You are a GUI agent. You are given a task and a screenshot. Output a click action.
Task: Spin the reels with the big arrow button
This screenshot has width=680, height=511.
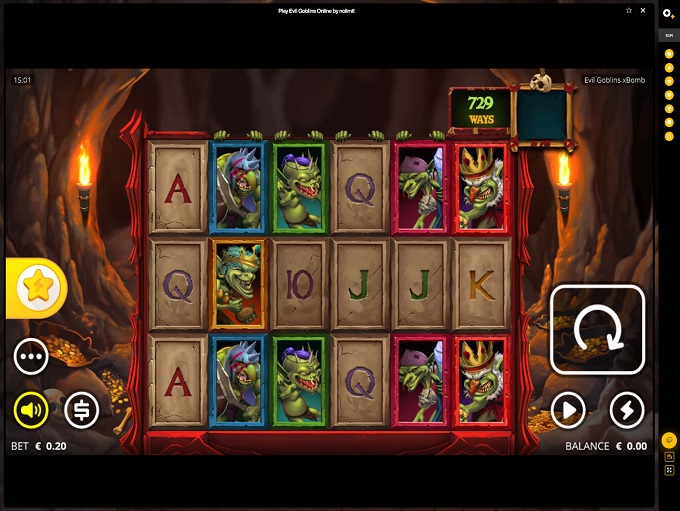597,330
